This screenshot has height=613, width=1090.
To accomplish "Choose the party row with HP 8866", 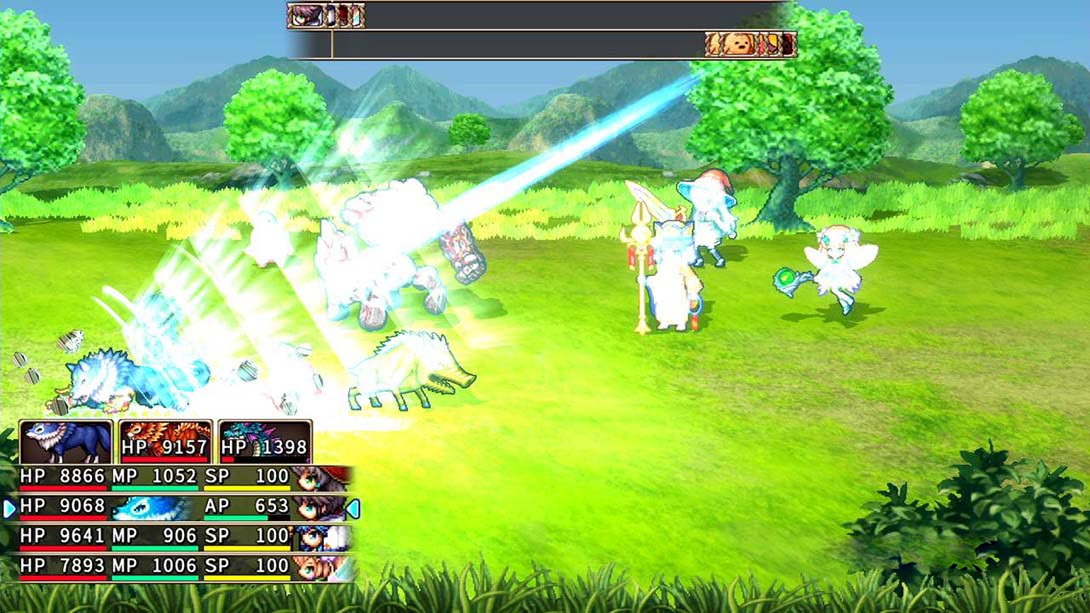I will click(180, 477).
